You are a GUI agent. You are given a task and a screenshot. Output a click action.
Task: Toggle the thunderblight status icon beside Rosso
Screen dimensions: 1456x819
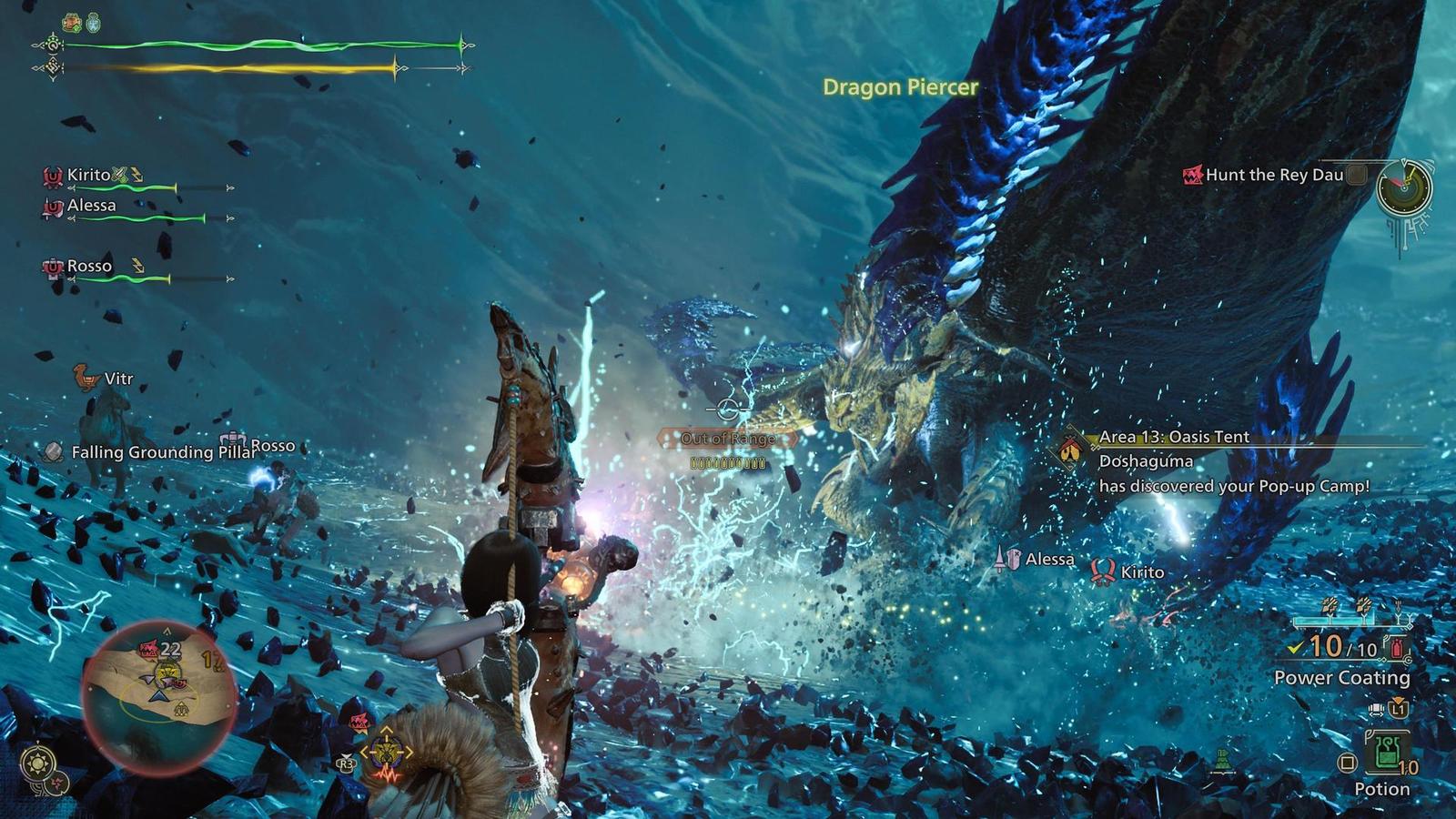137,266
